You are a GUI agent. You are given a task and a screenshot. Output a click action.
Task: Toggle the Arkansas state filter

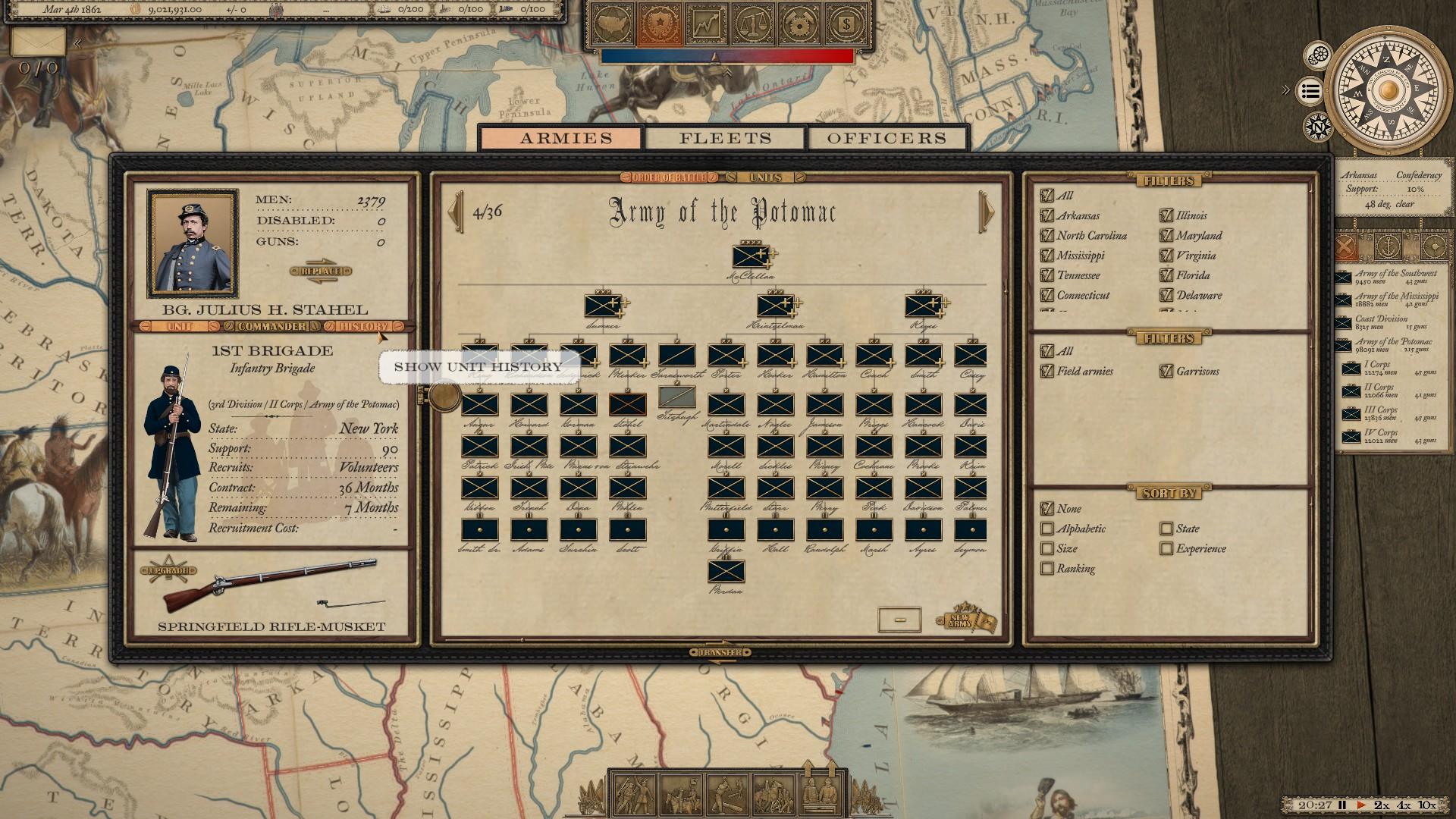point(1047,216)
